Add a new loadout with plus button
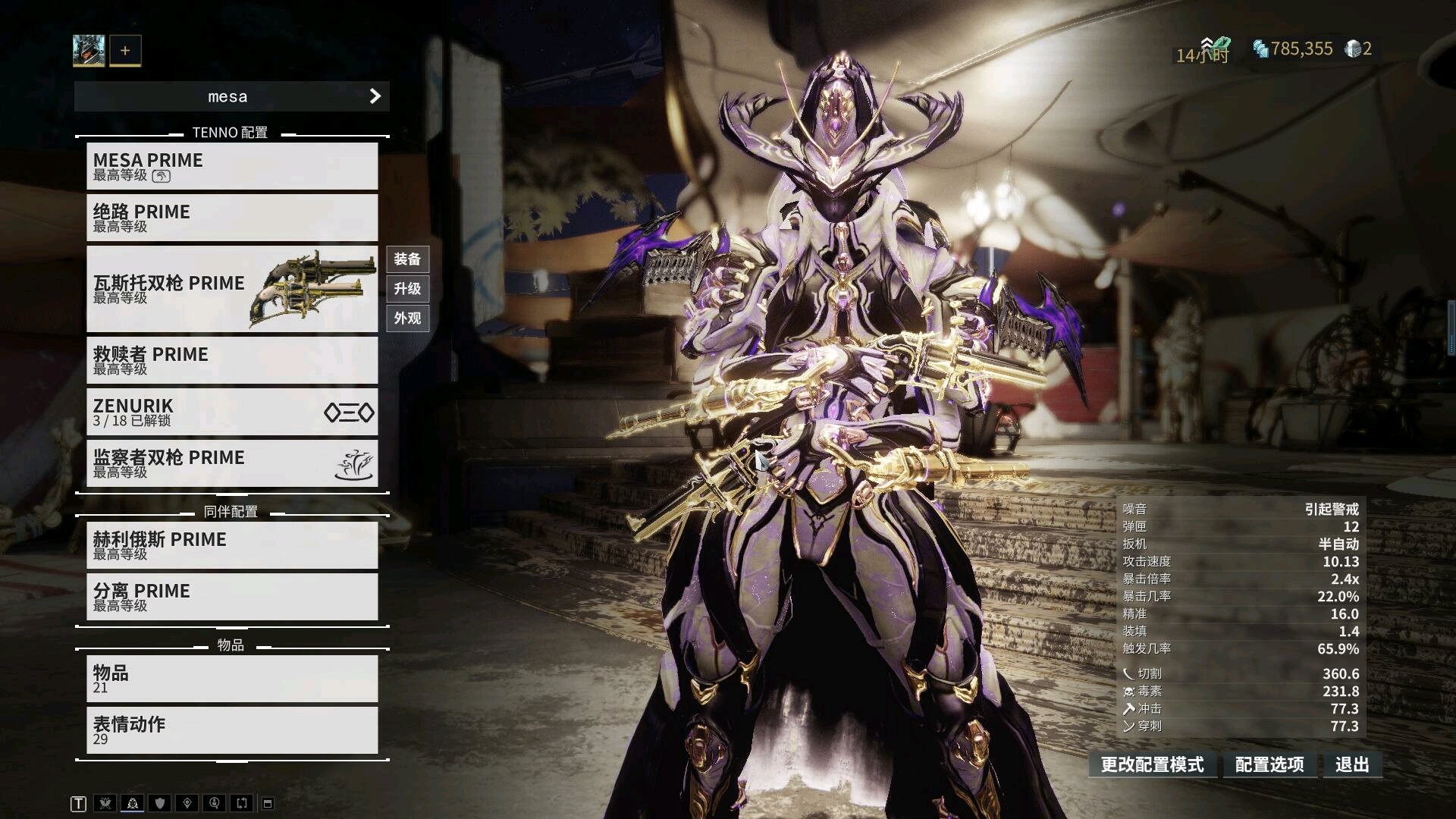This screenshot has width=1456, height=819. click(125, 51)
